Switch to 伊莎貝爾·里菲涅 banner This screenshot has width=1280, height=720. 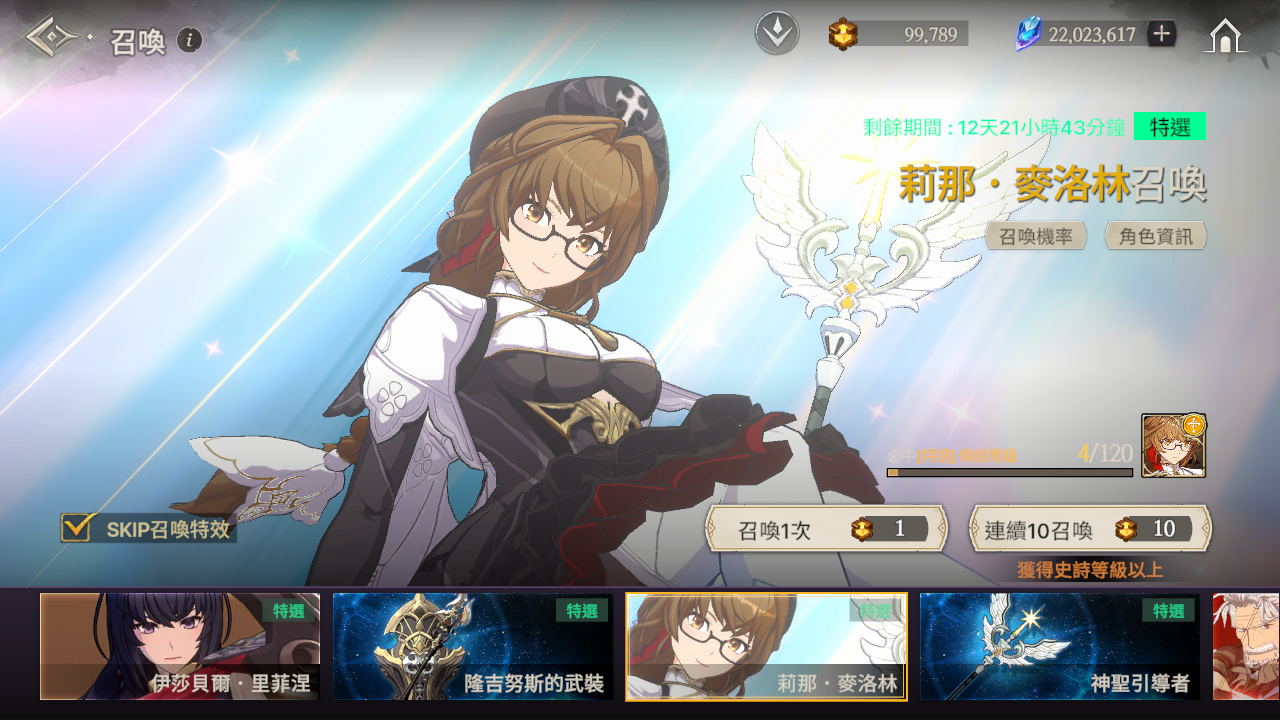point(180,646)
